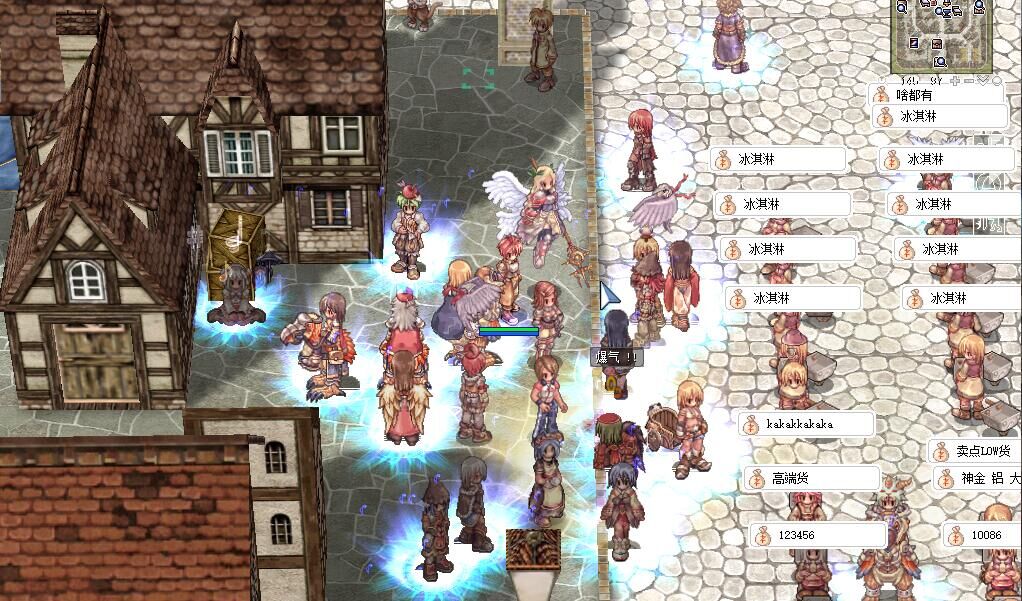Zoom in the minimap with plus button
The width and height of the screenshot is (1022, 601).
956,80
